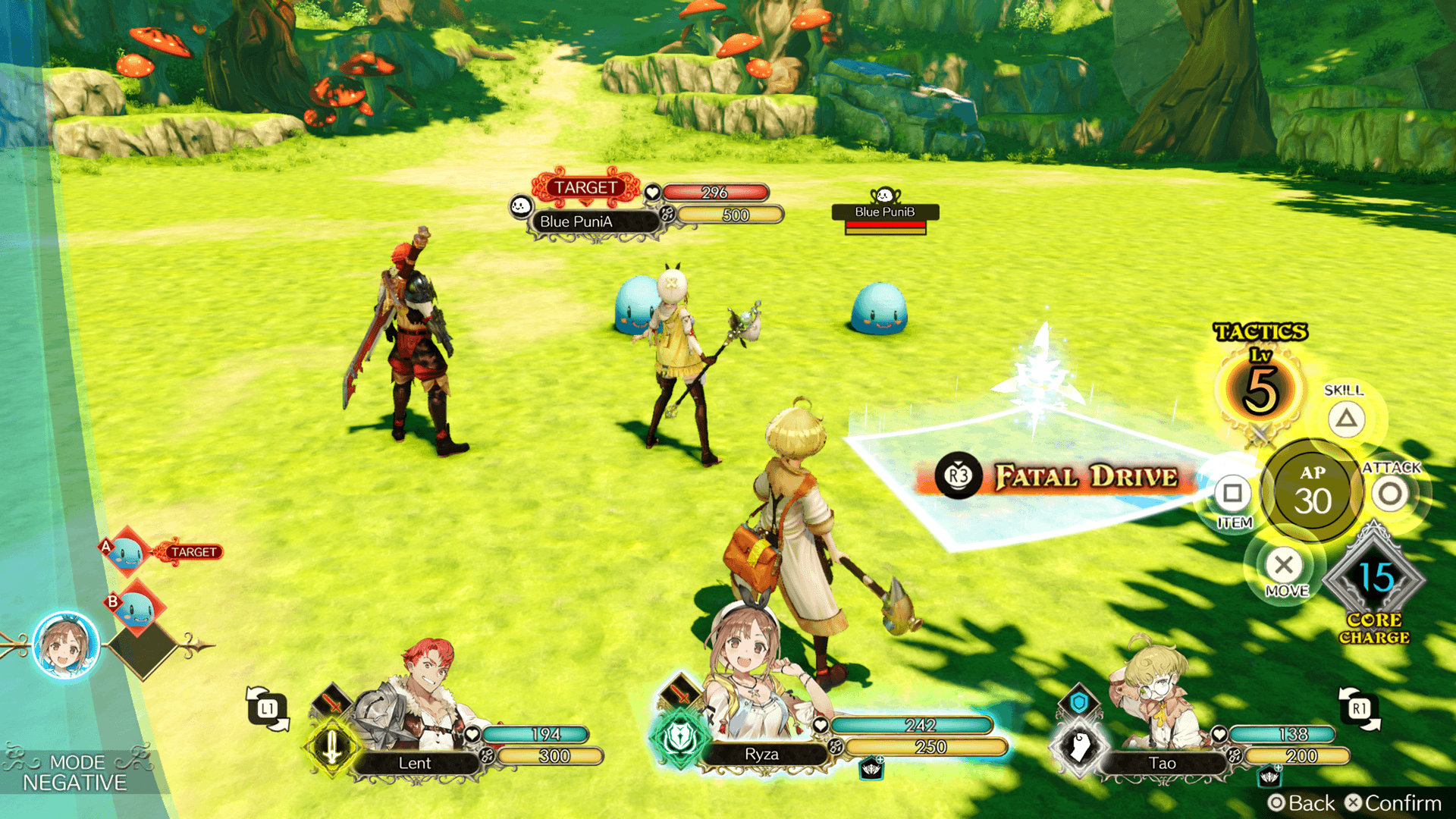Image resolution: width=1456 pixels, height=819 pixels.
Task: Choose the Skill command
Action: pos(1346,419)
